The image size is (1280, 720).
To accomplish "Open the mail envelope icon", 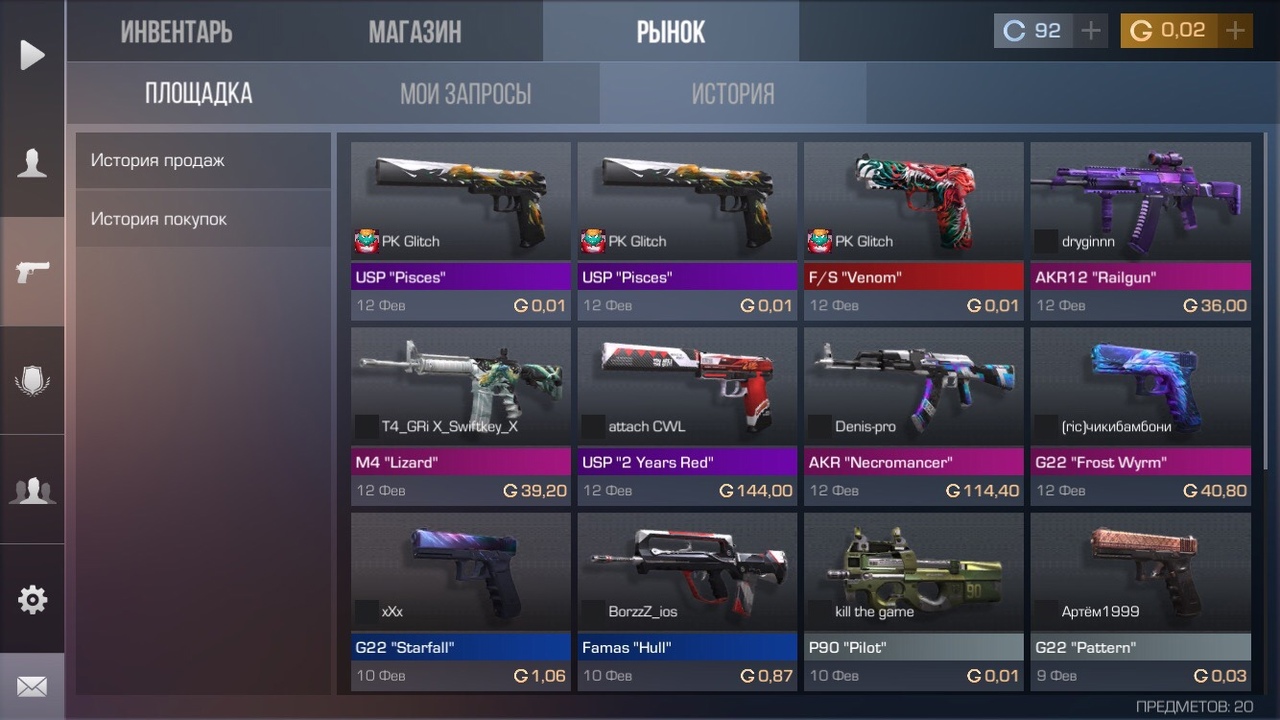I will [32, 687].
